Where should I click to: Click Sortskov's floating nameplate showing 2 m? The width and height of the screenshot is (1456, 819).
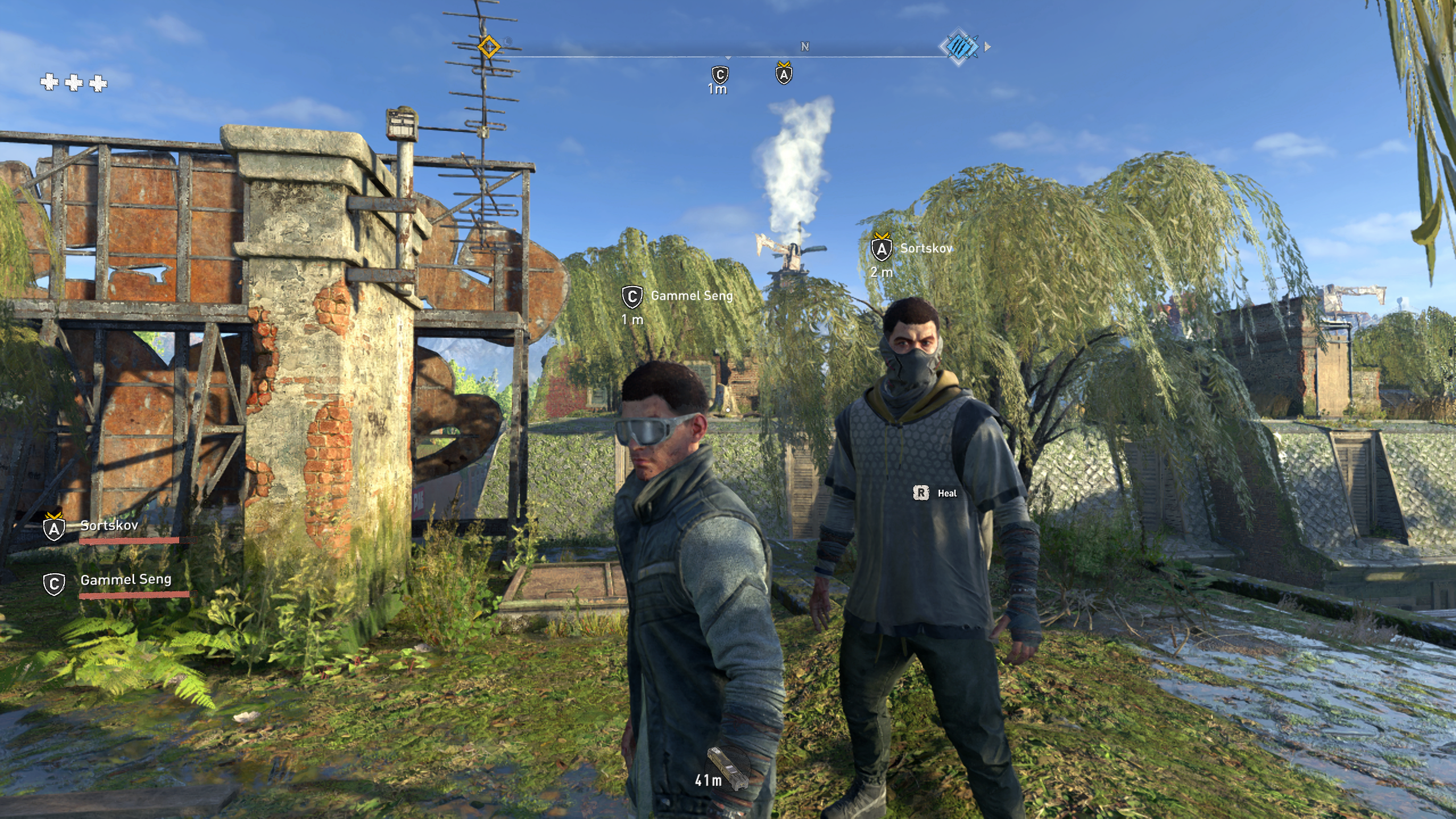[925, 249]
